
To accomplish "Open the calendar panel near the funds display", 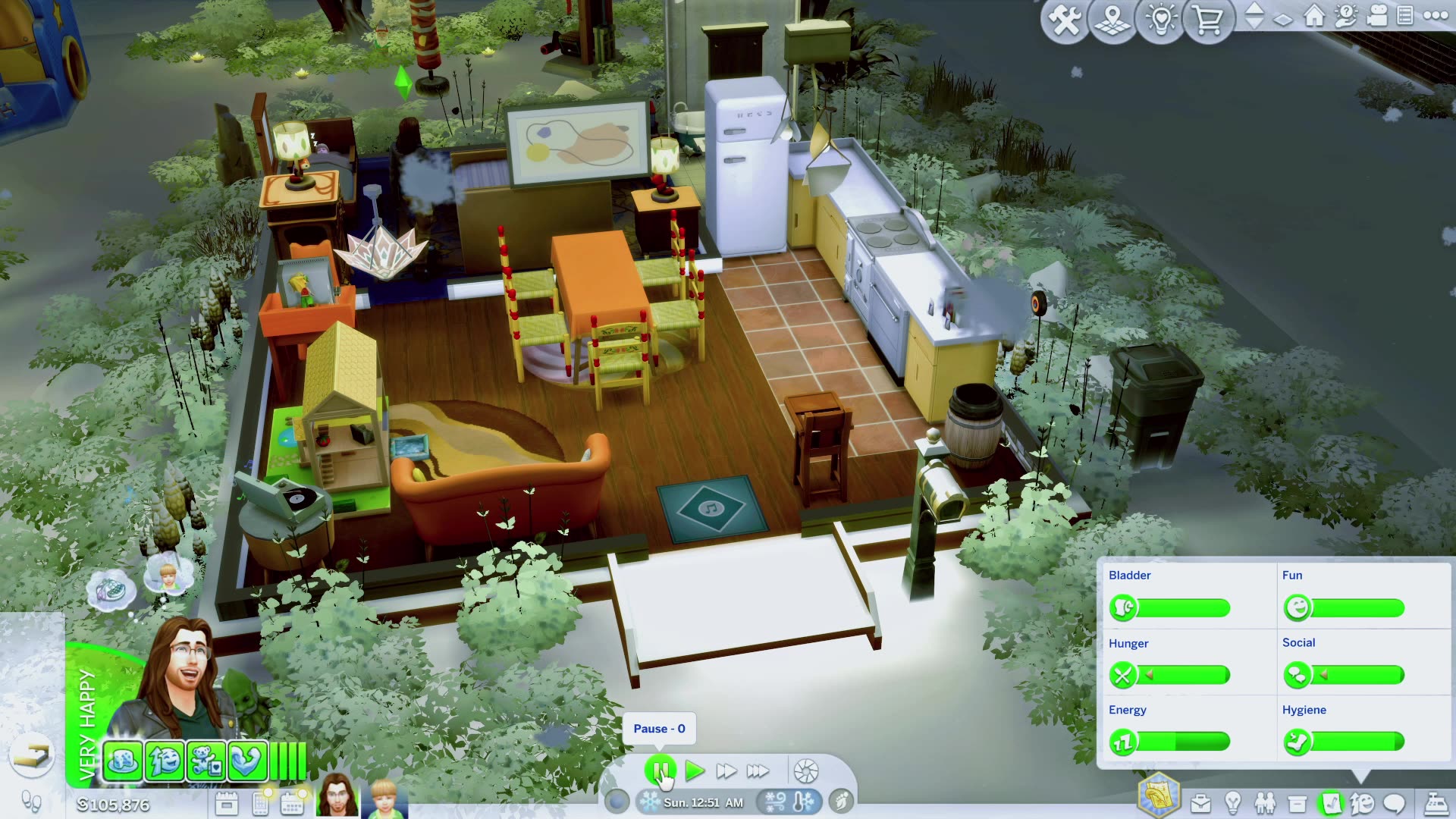I will pyautogui.click(x=292, y=802).
